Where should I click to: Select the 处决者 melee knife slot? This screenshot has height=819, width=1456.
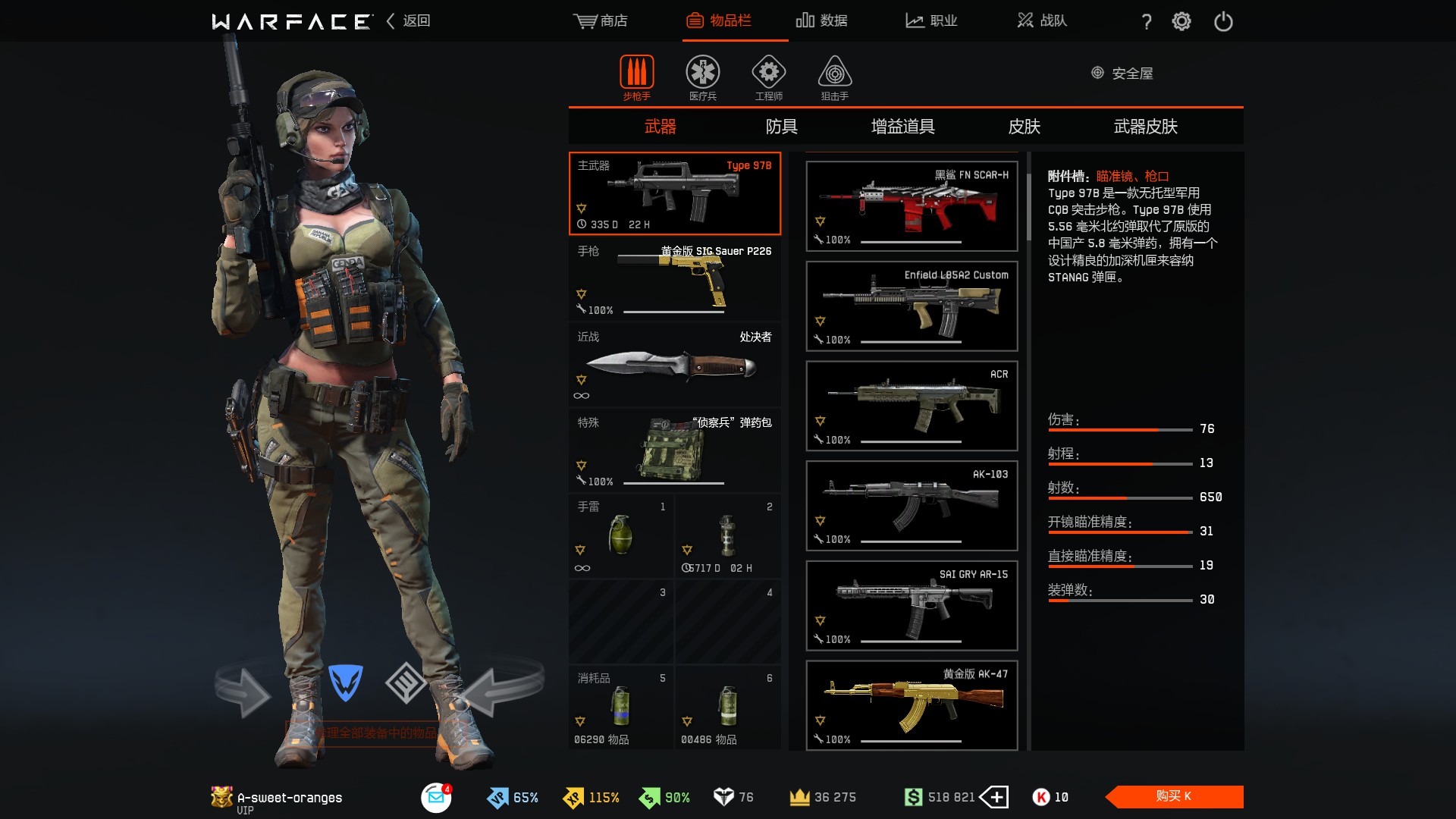pyautogui.click(x=674, y=365)
